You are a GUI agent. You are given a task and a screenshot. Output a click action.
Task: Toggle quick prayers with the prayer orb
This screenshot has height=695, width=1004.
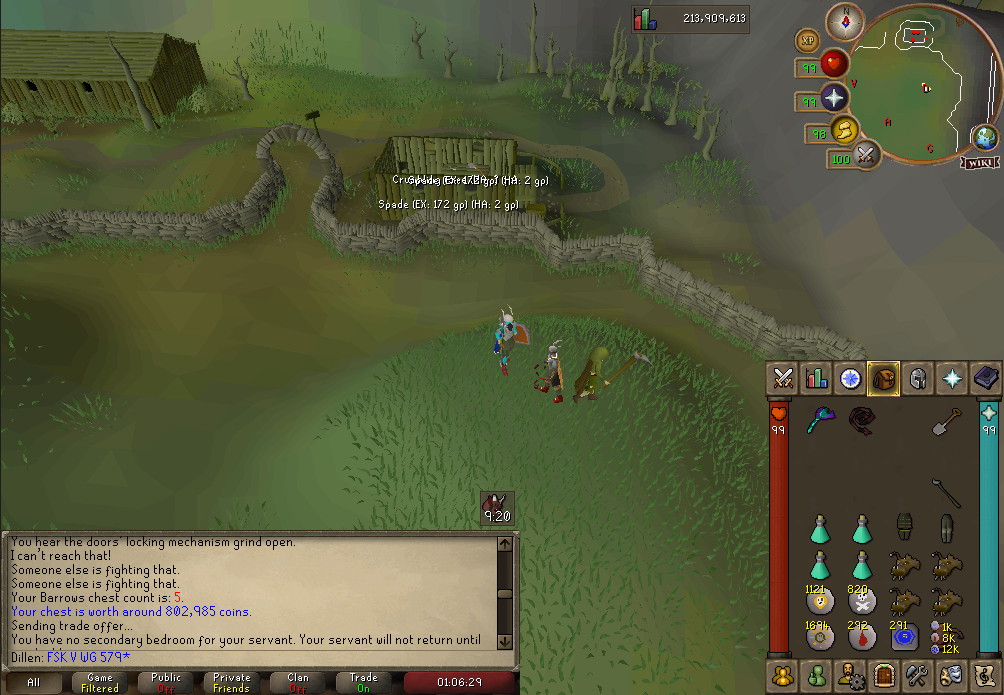pyautogui.click(x=834, y=98)
